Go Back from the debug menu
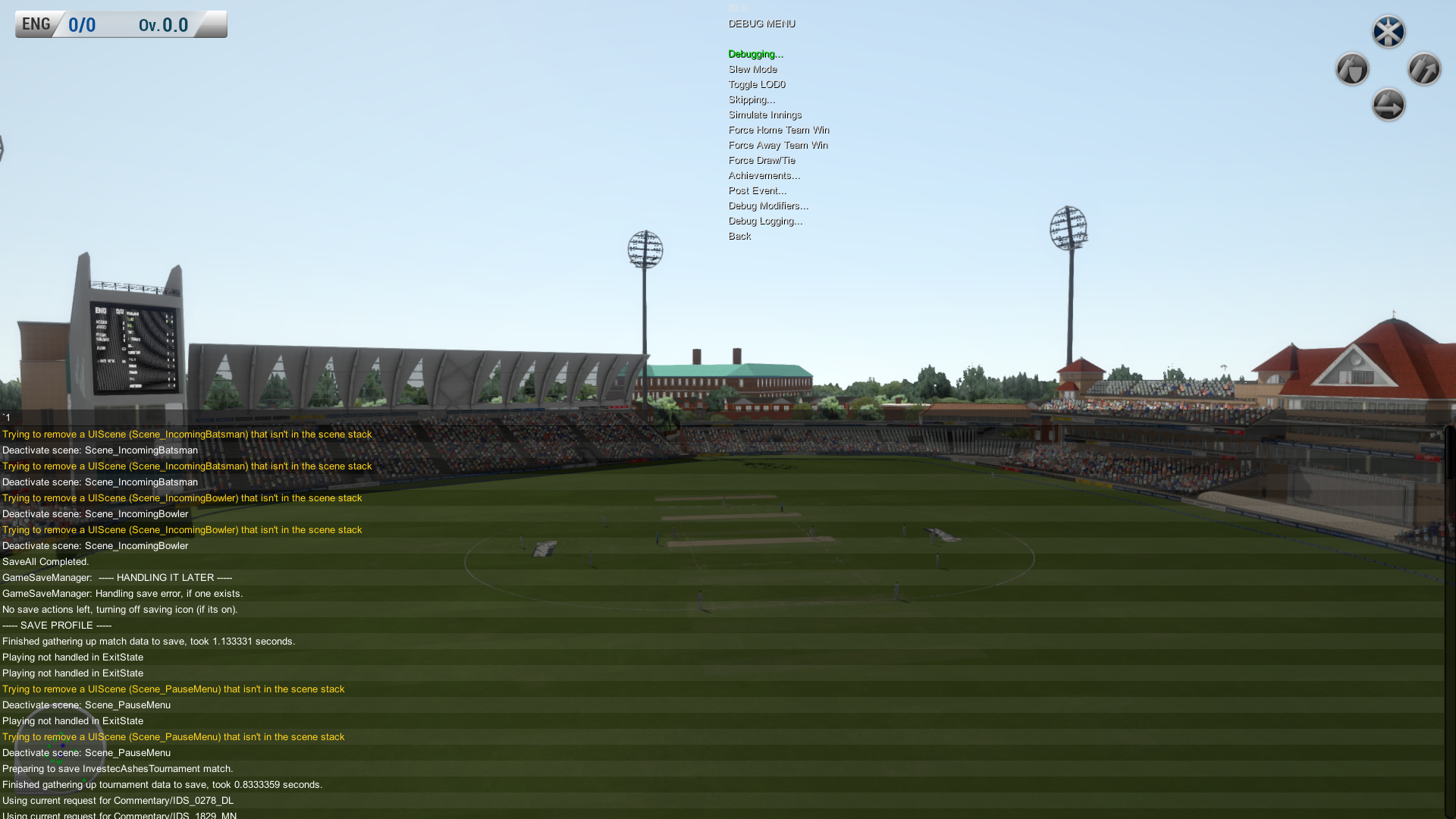 tap(739, 236)
